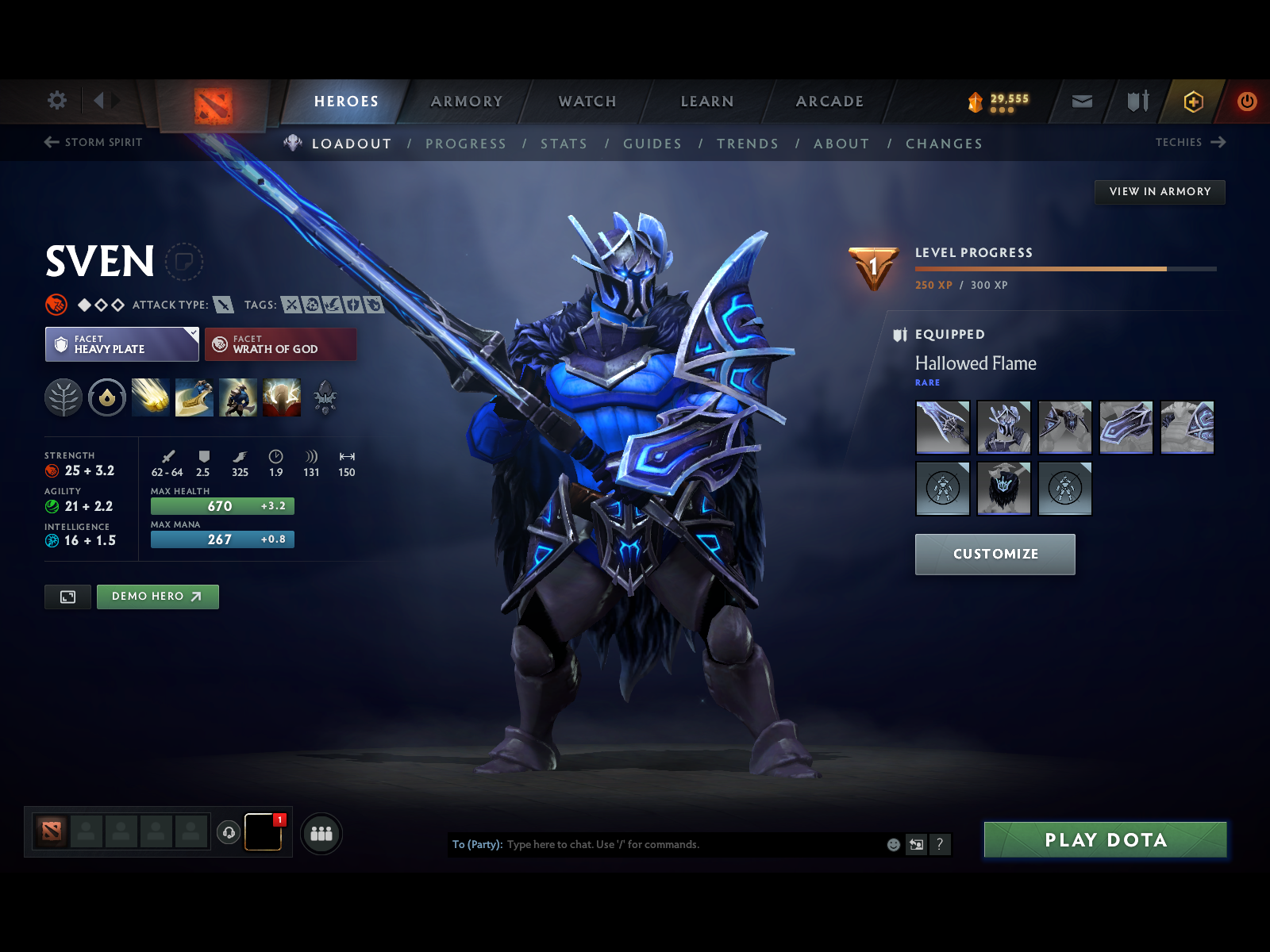
Task: Open Sven's talent tree icon
Action: pyautogui.click(x=64, y=397)
